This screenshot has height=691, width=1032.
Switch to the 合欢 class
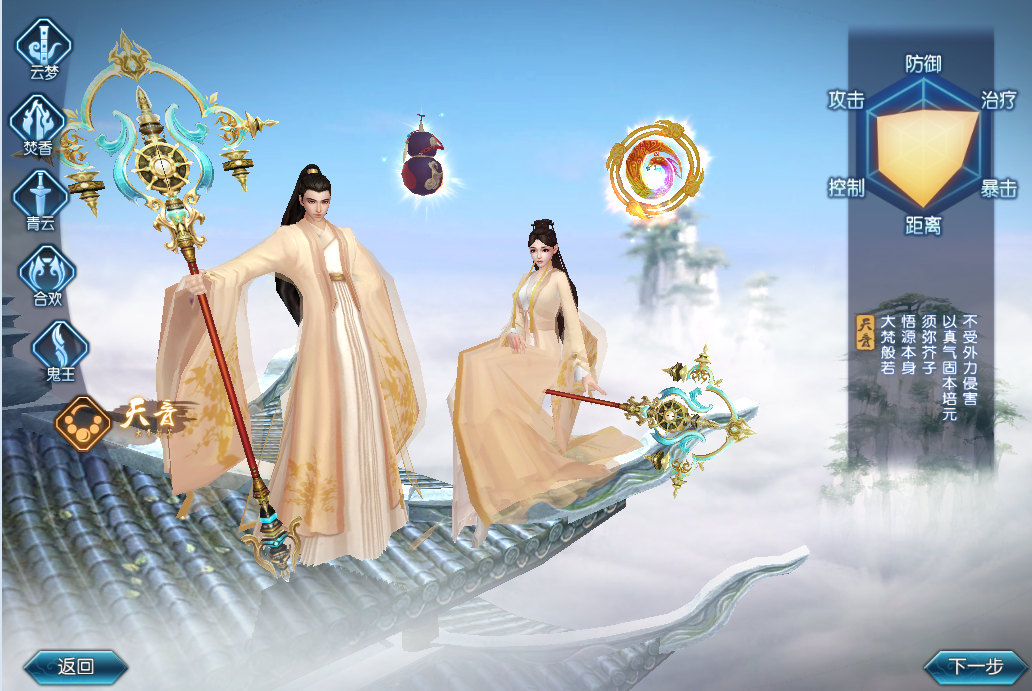46,269
